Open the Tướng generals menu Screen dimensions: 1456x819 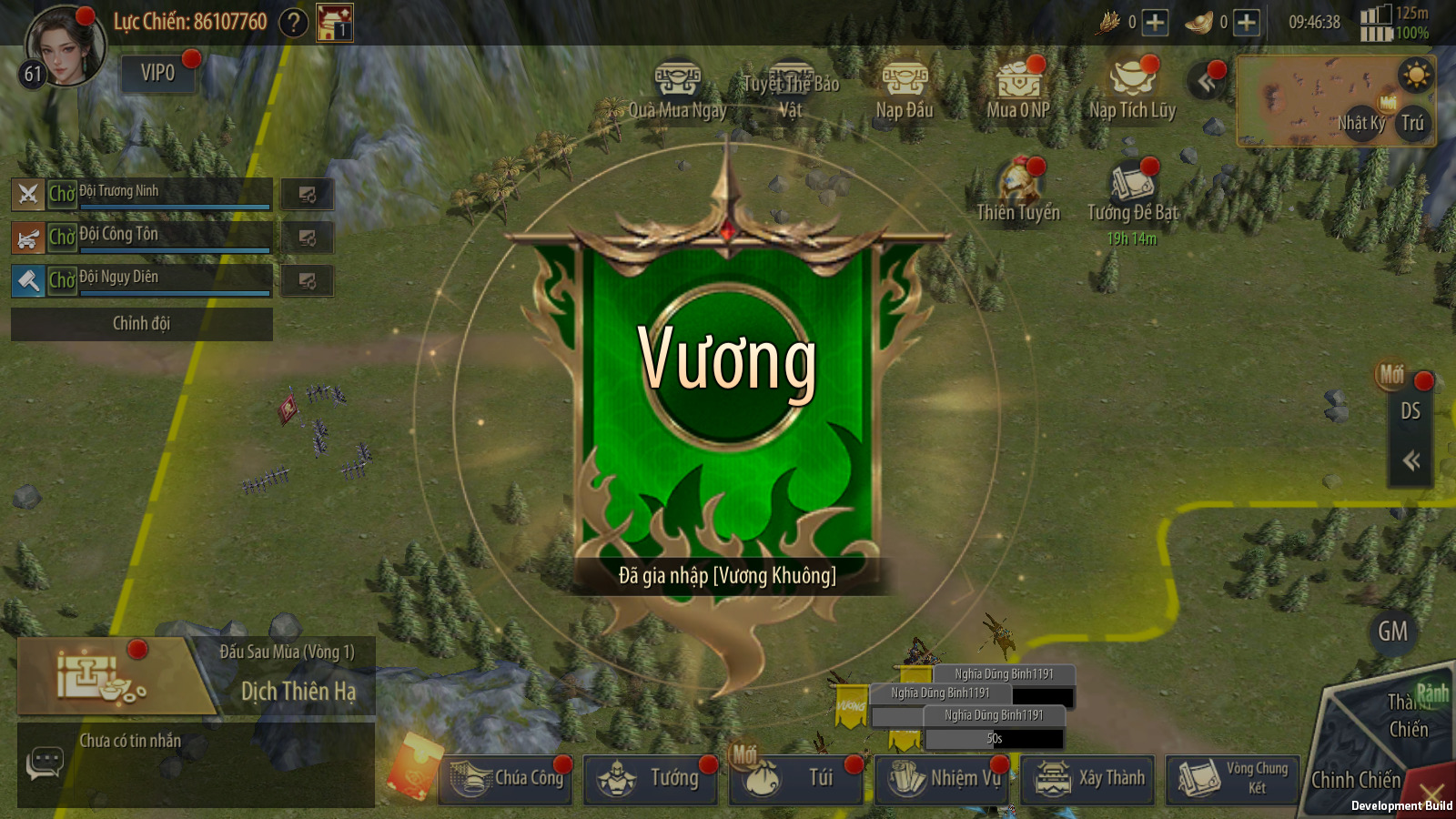pyautogui.click(x=652, y=779)
